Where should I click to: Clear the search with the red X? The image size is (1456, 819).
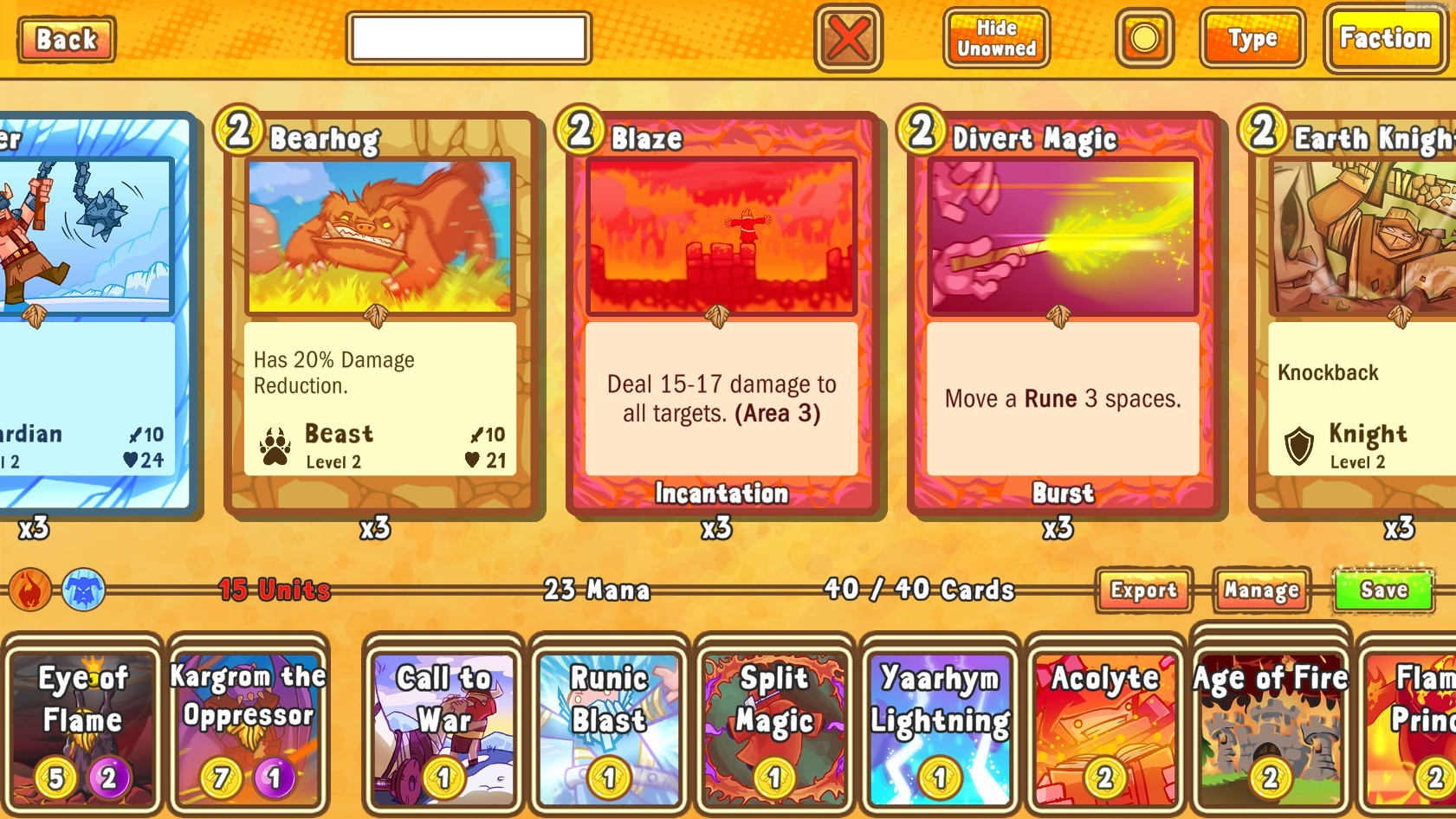click(847, 38)
